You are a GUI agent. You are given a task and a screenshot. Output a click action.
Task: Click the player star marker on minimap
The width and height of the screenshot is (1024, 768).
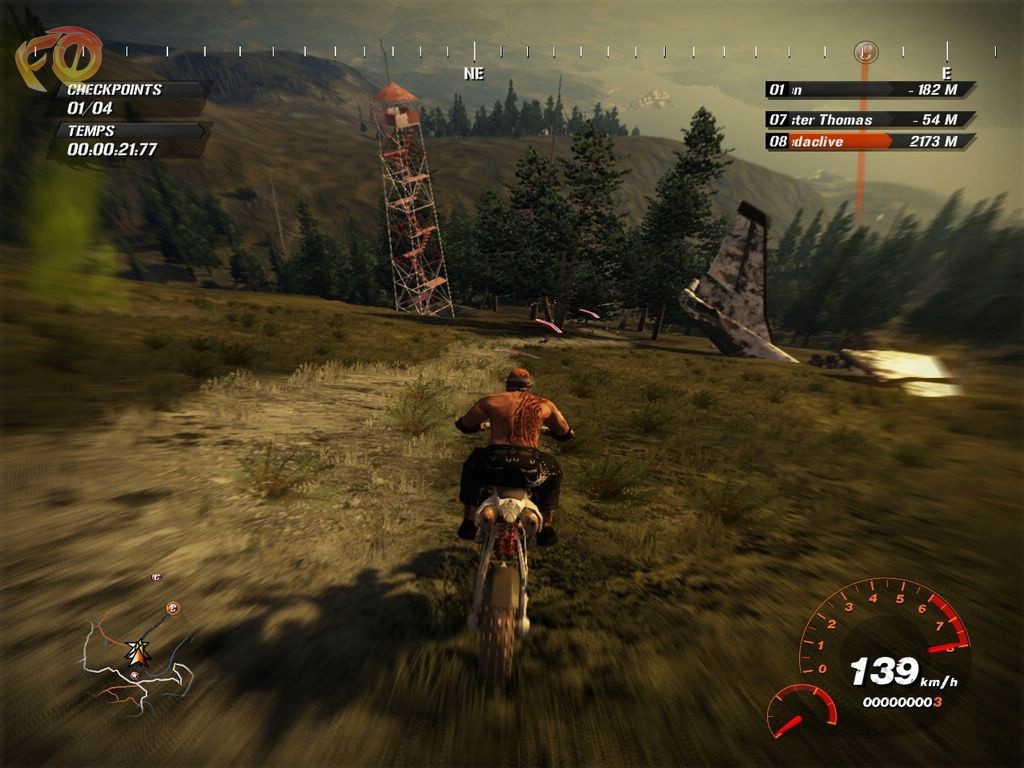pos(137,654)
